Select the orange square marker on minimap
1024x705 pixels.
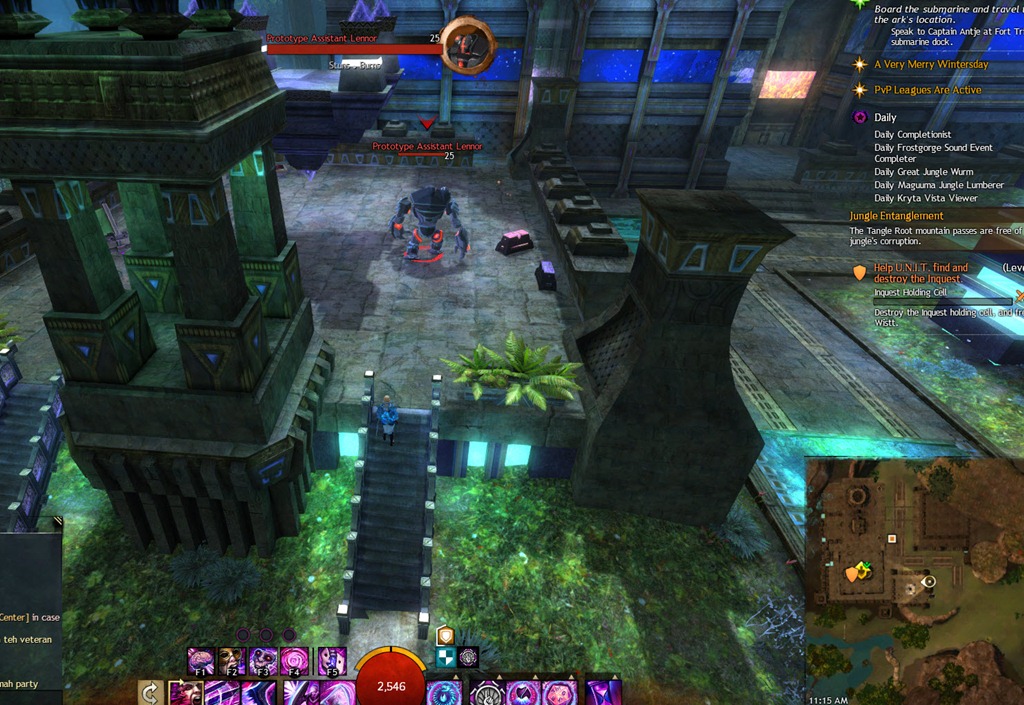892,539
